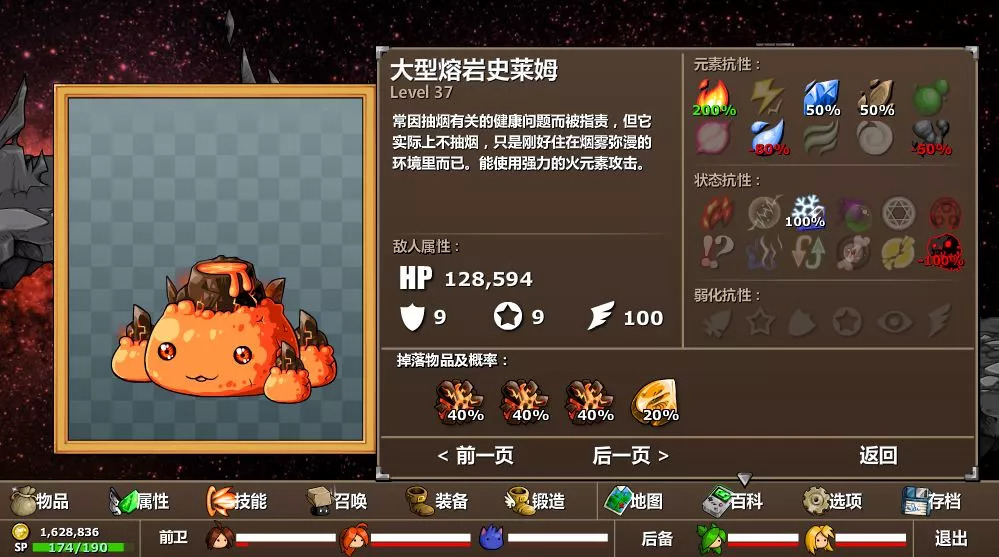Viewport: 999px width, 557px height.
Task: Go to the previous page (前一页)
Action: click(476, 456)
